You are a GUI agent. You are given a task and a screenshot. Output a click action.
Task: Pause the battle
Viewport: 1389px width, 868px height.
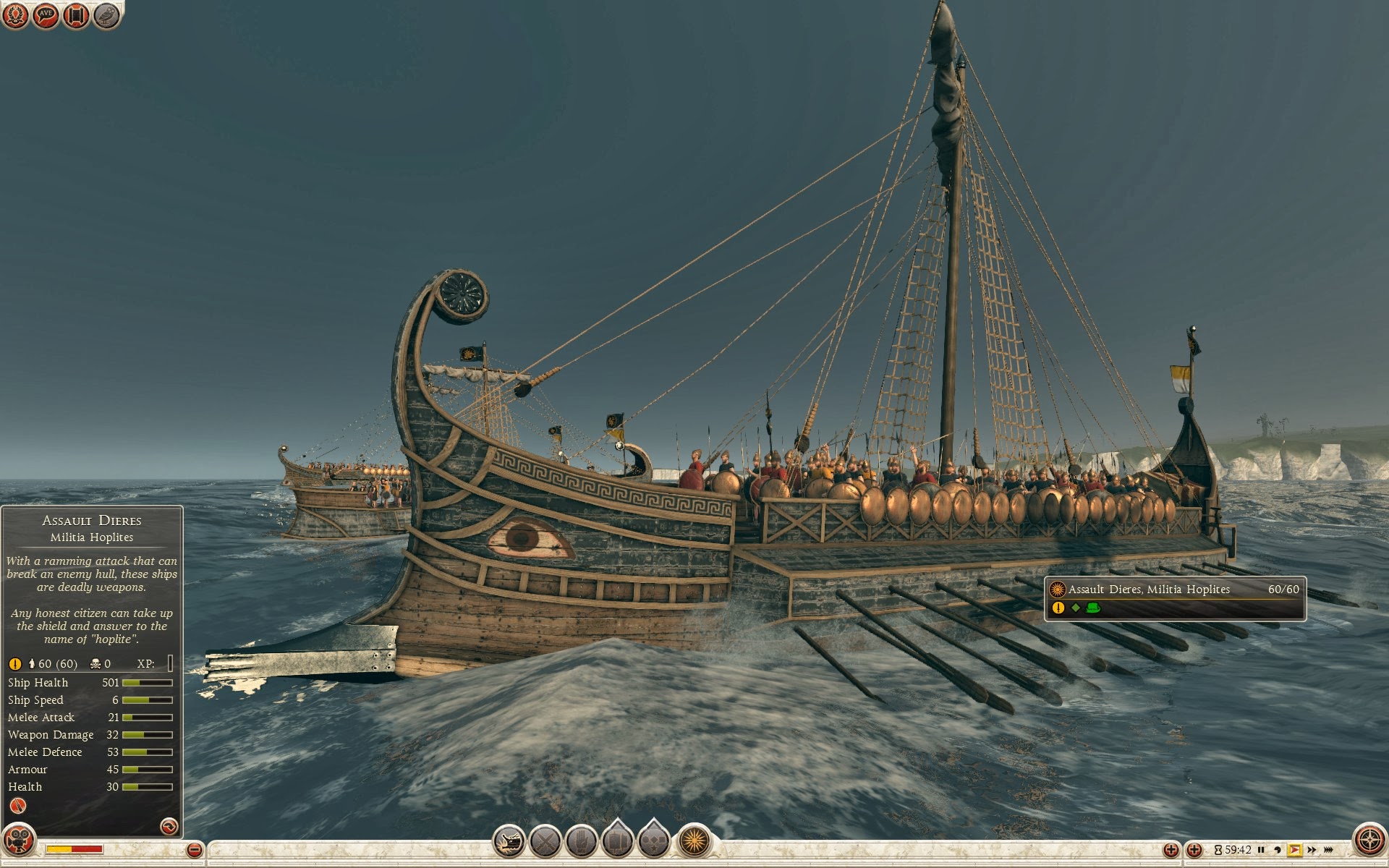1261,850
